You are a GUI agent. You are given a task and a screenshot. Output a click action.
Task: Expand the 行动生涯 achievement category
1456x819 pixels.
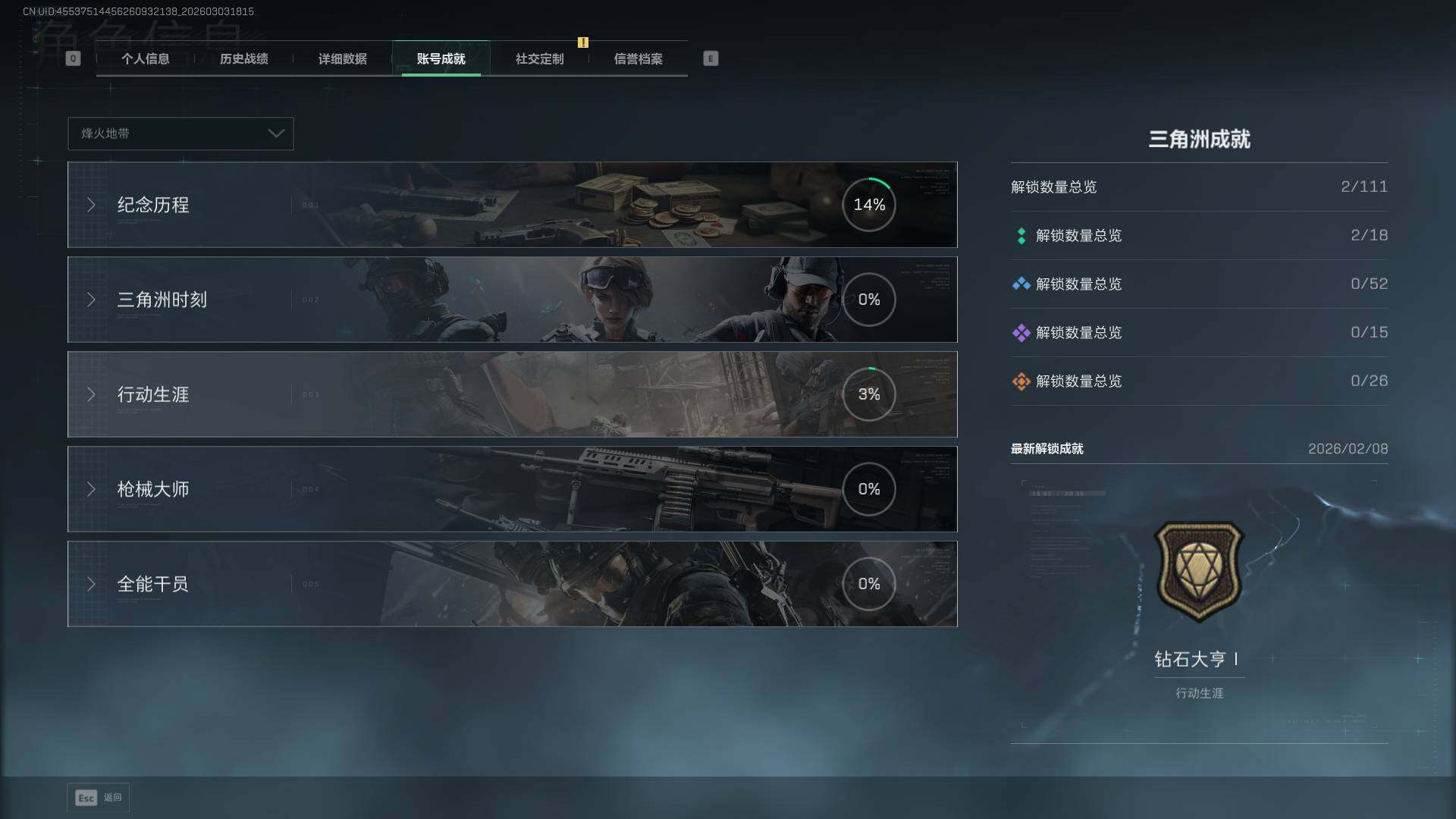click(x=512, y=394)
